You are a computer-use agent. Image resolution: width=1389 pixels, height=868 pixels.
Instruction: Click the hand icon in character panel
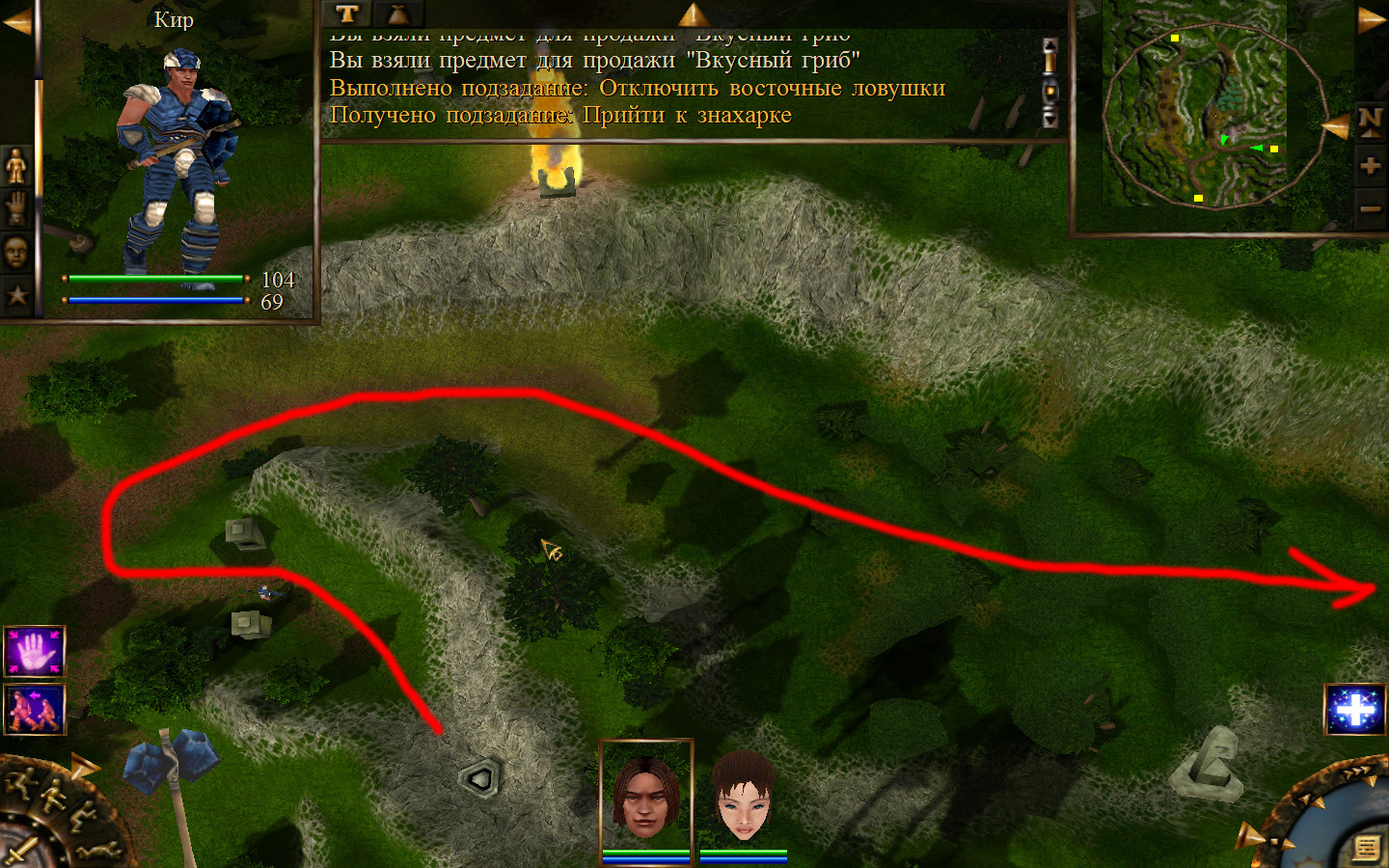click(x=16, y=209)
